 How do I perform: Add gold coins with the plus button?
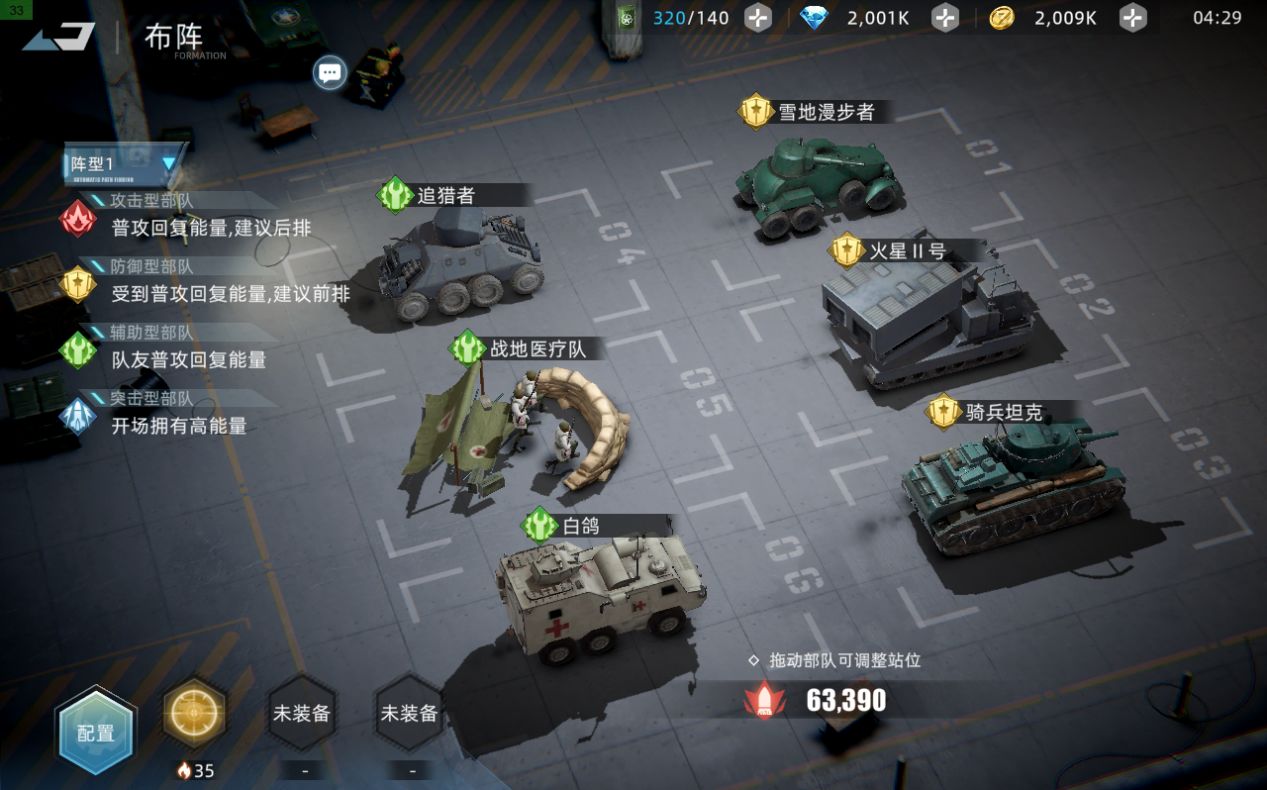tap(1132, 18)
